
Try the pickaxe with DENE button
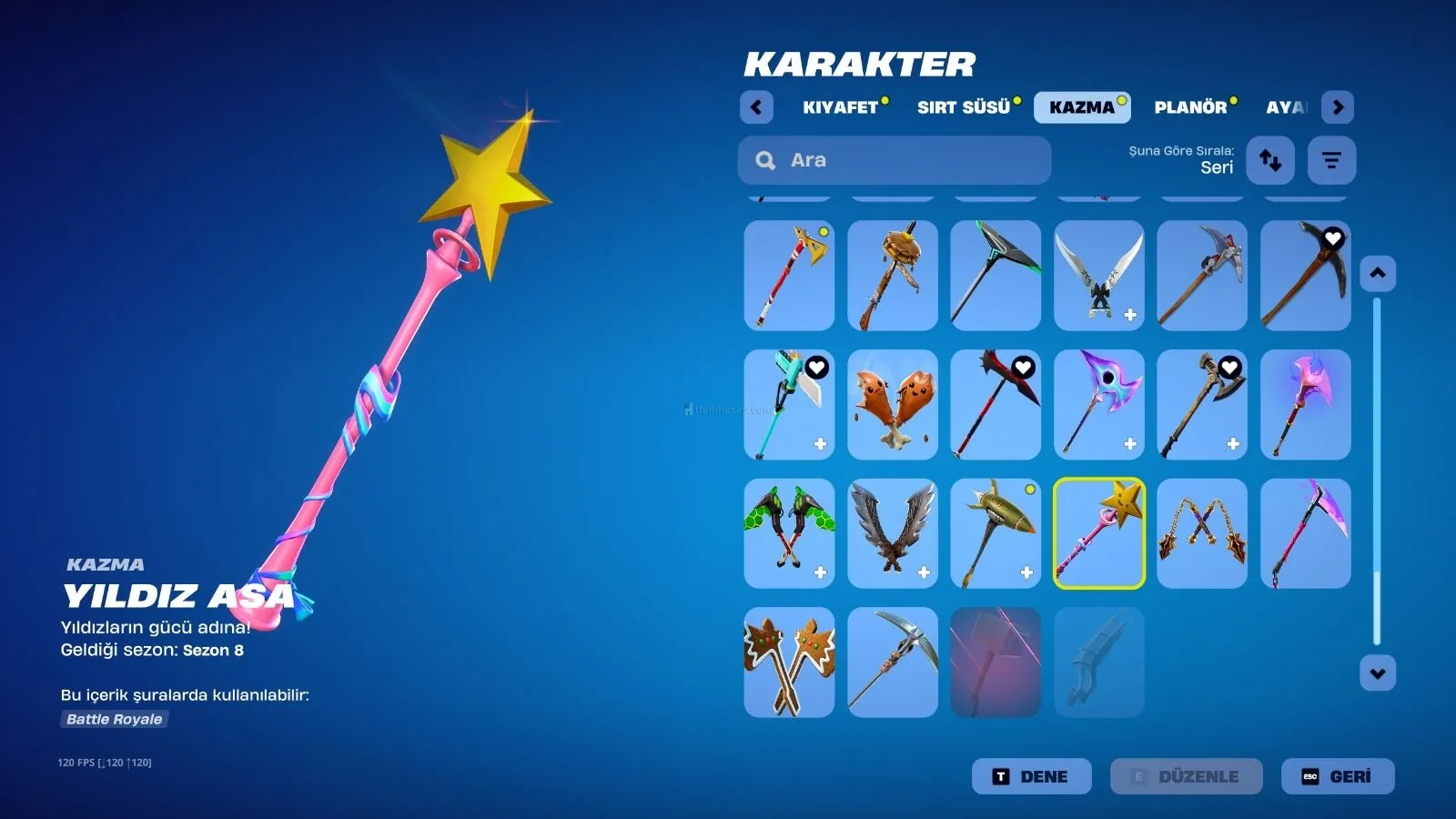1031,776
